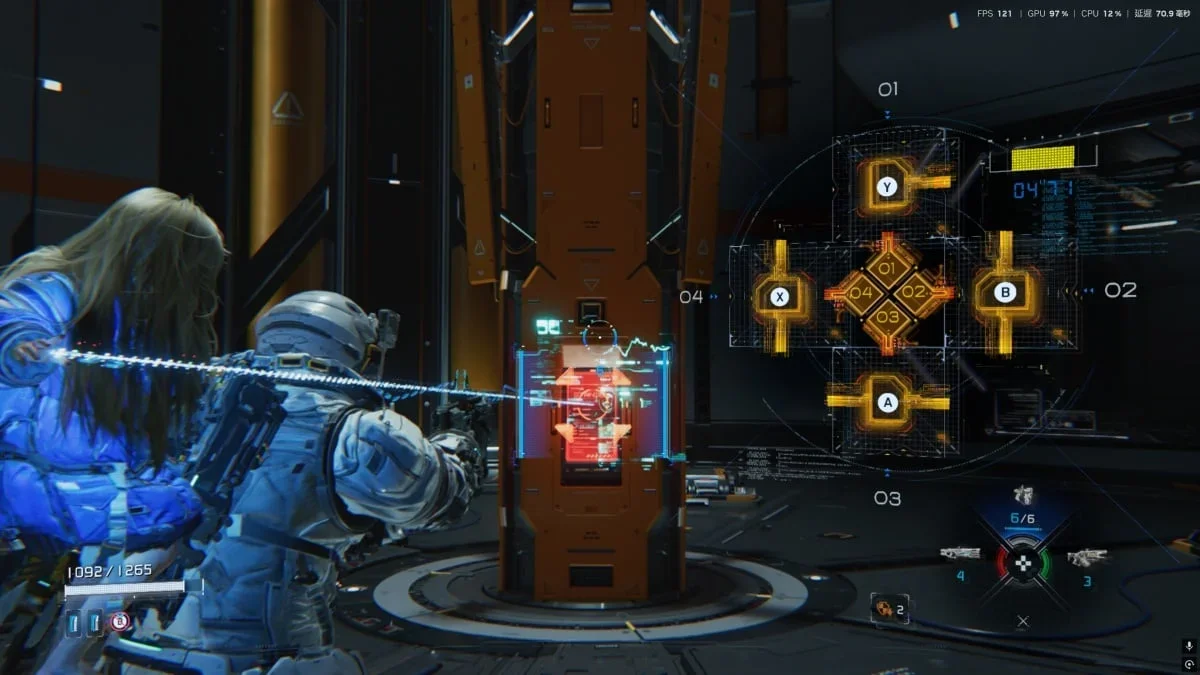Screen dimensions: 1200x675
Task: Switch to the right weapon with 3 ammo
Action: tap(1086, 556)
